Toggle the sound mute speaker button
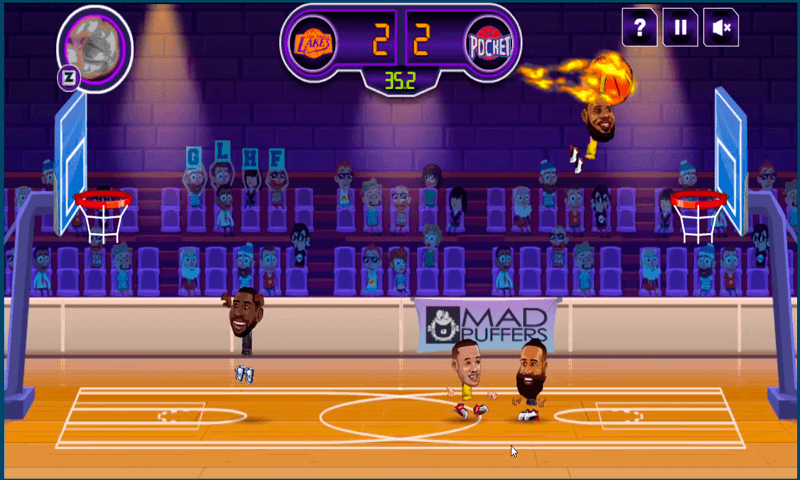Viewport: 800px width, 480px height. coord(720,28)
